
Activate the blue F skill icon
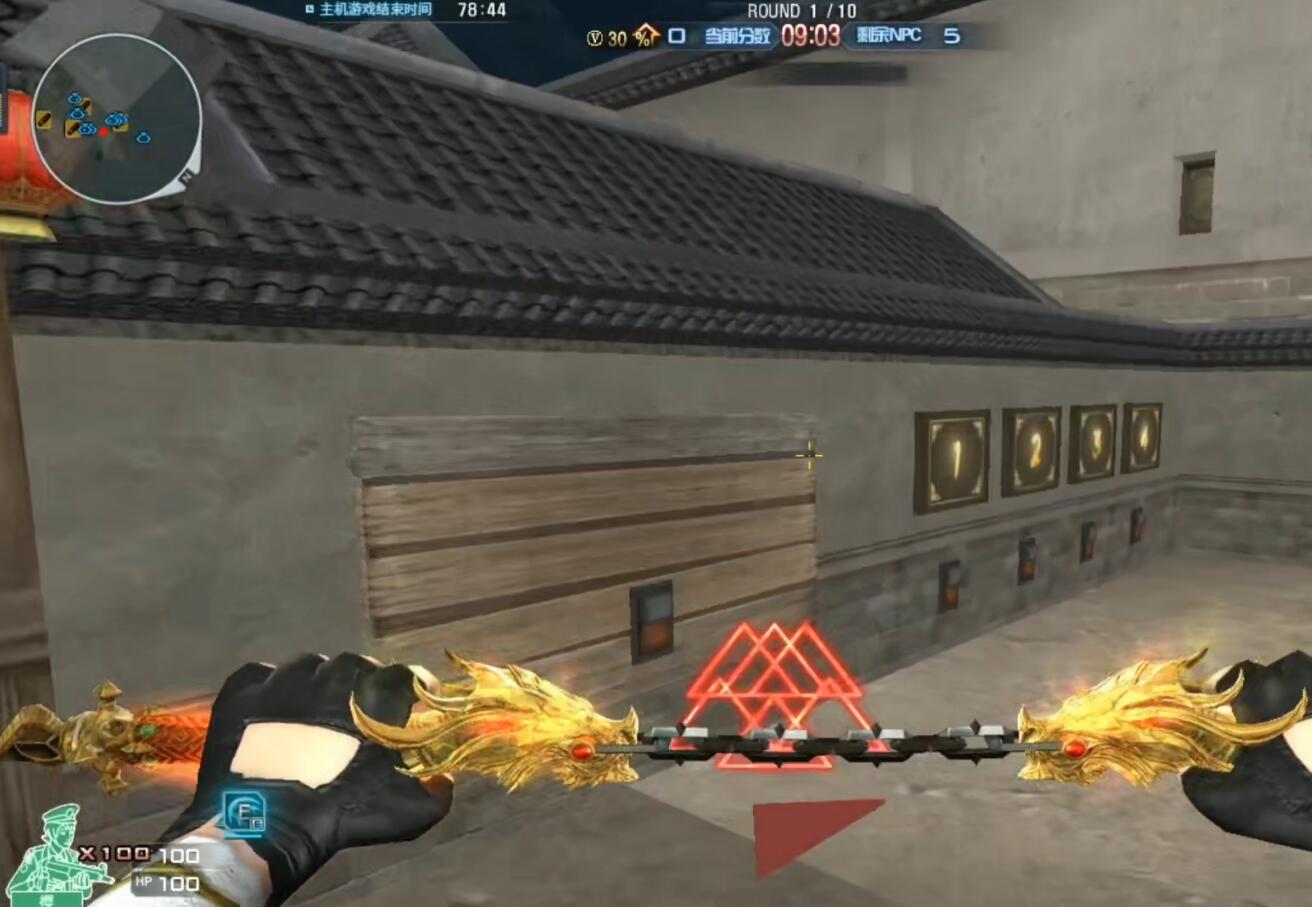point(243,812)
